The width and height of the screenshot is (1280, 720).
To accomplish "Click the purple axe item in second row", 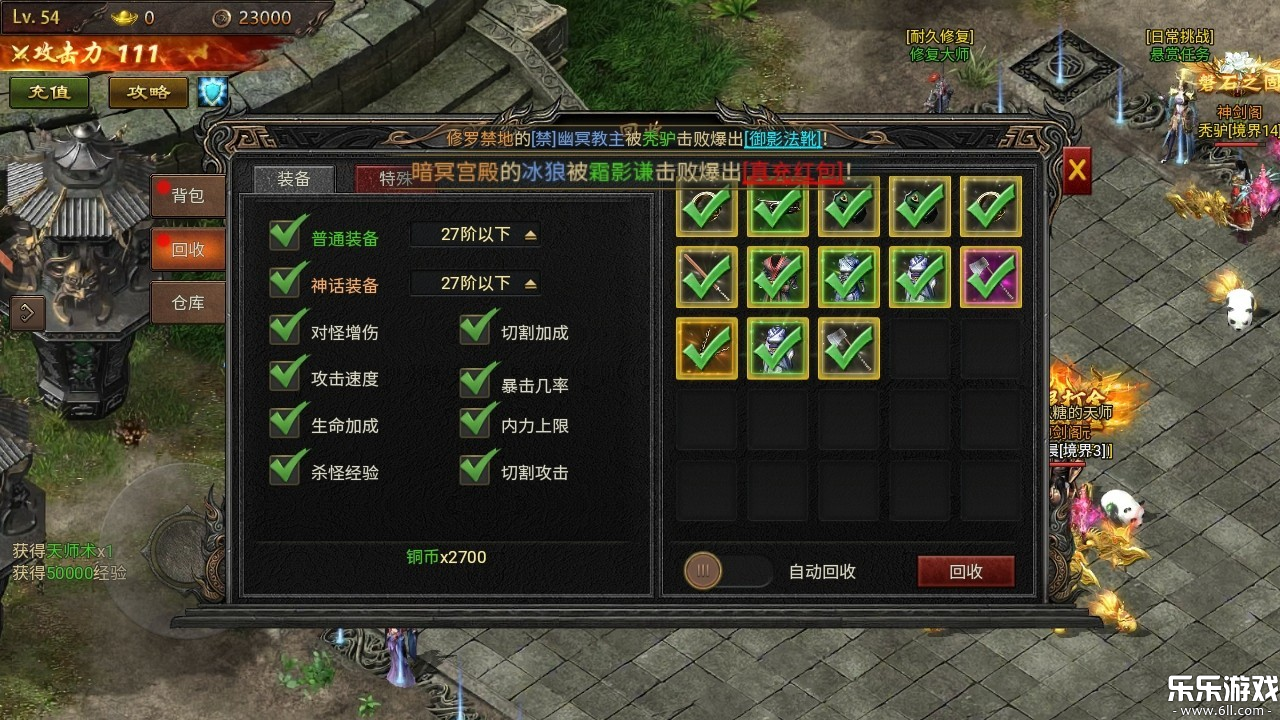I will tap(990, 278).
